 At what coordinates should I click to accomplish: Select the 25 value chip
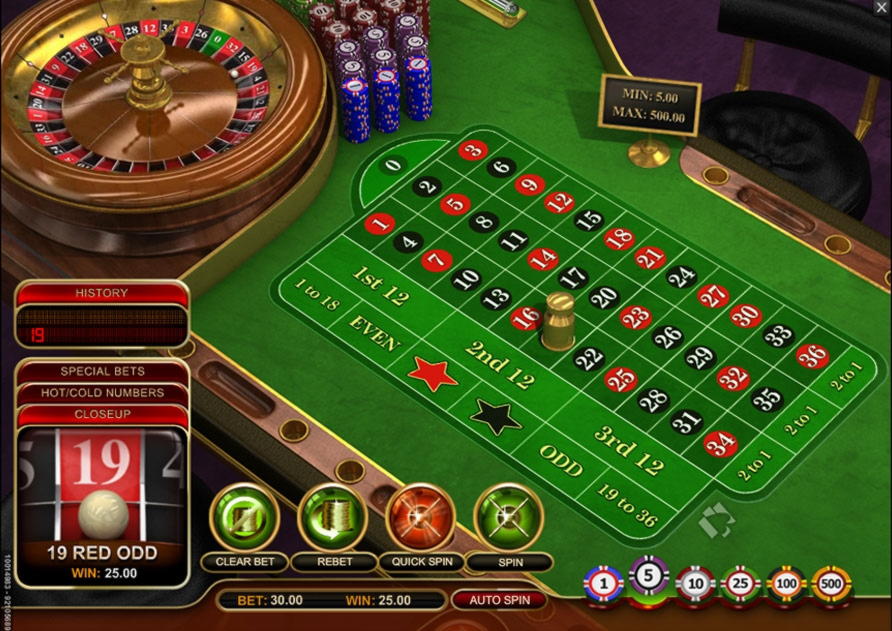coord(740,582)
